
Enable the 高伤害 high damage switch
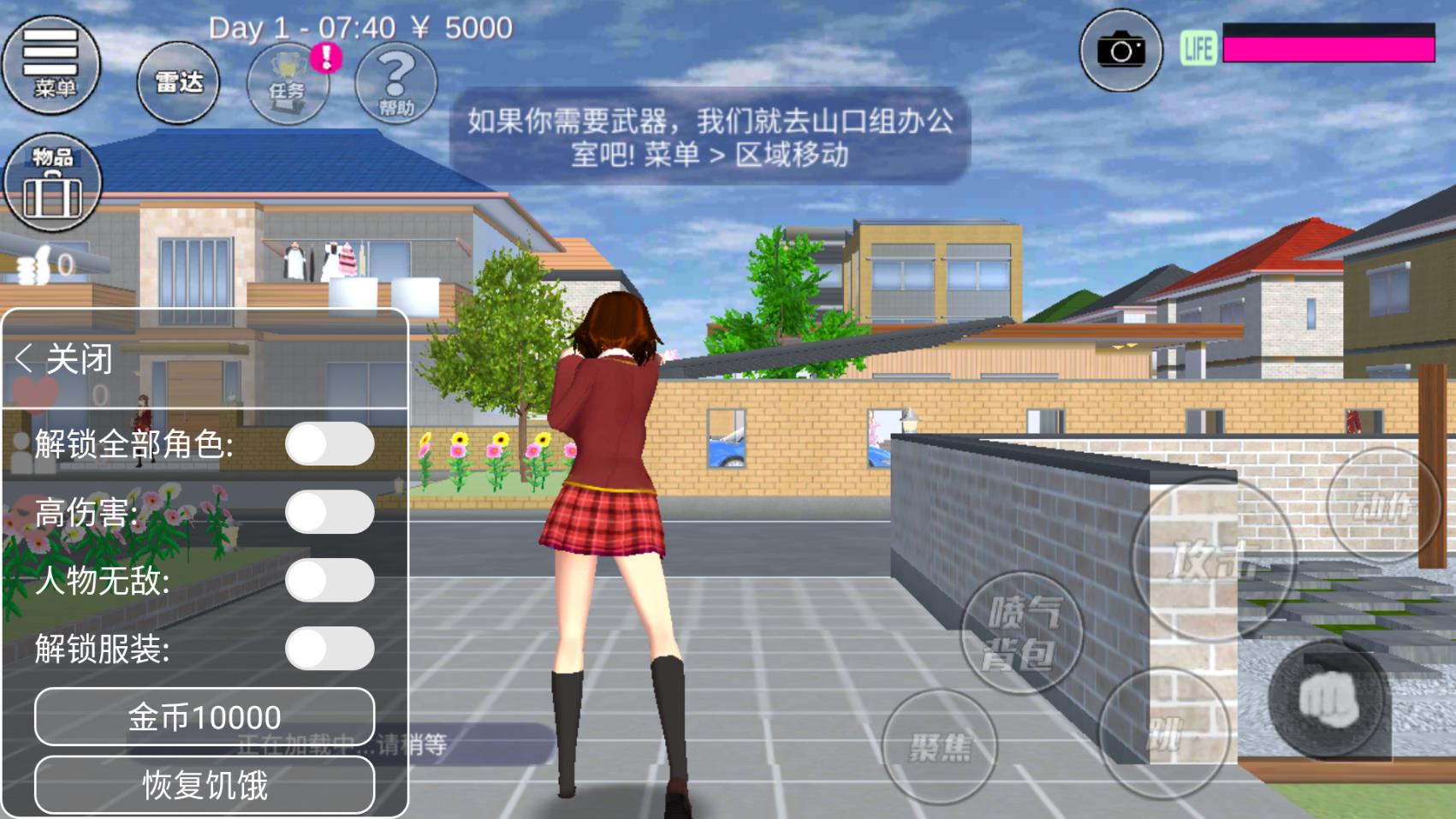(x=330, y=513)
